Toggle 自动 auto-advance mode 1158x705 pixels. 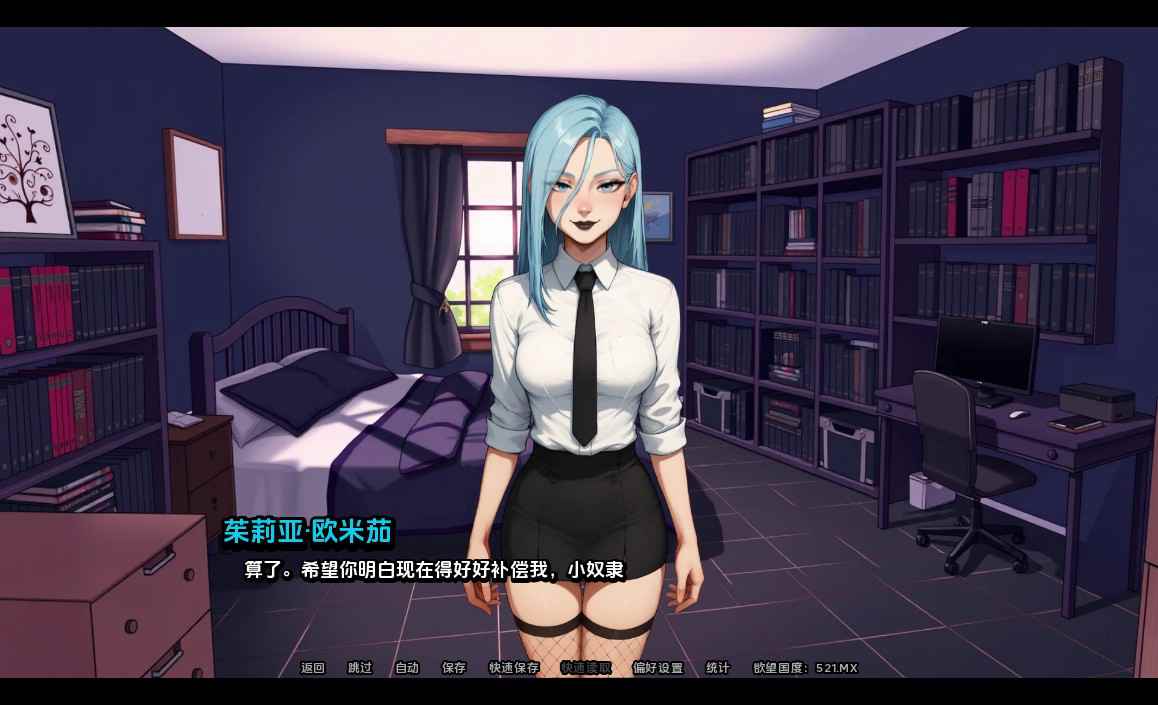click(x=407, y=668)
